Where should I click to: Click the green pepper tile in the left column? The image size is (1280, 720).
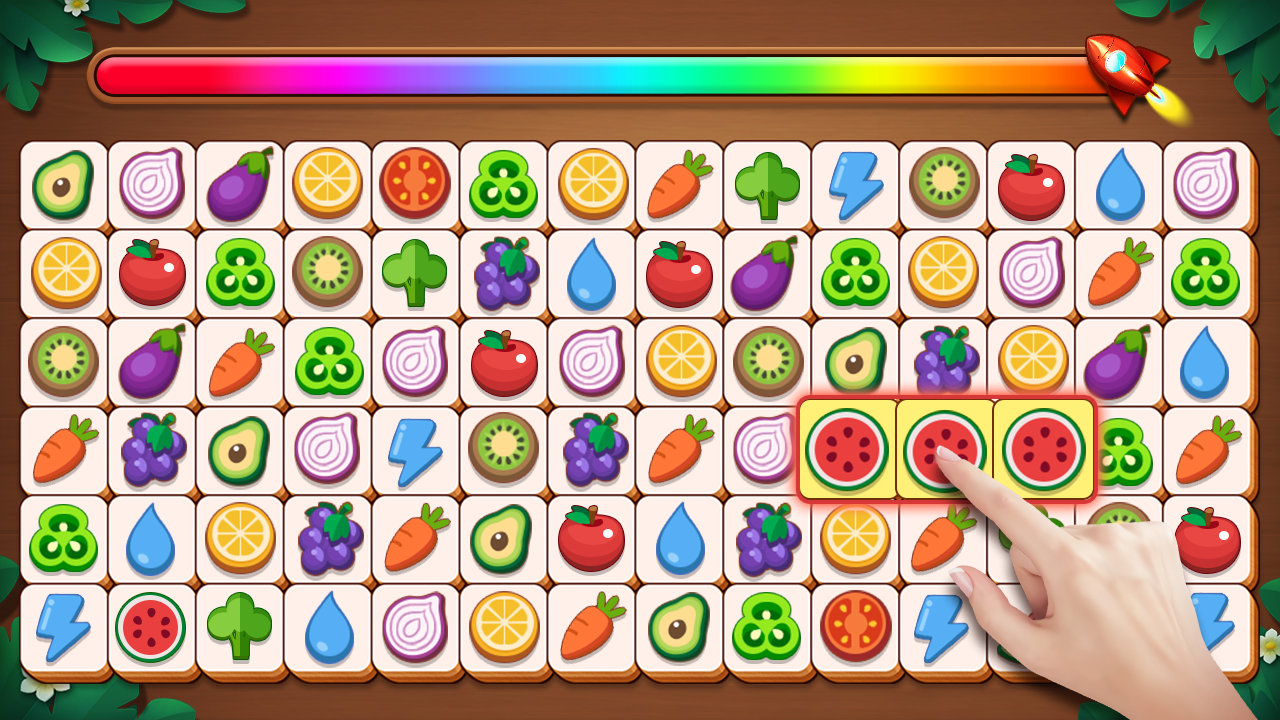click(64, 537)
